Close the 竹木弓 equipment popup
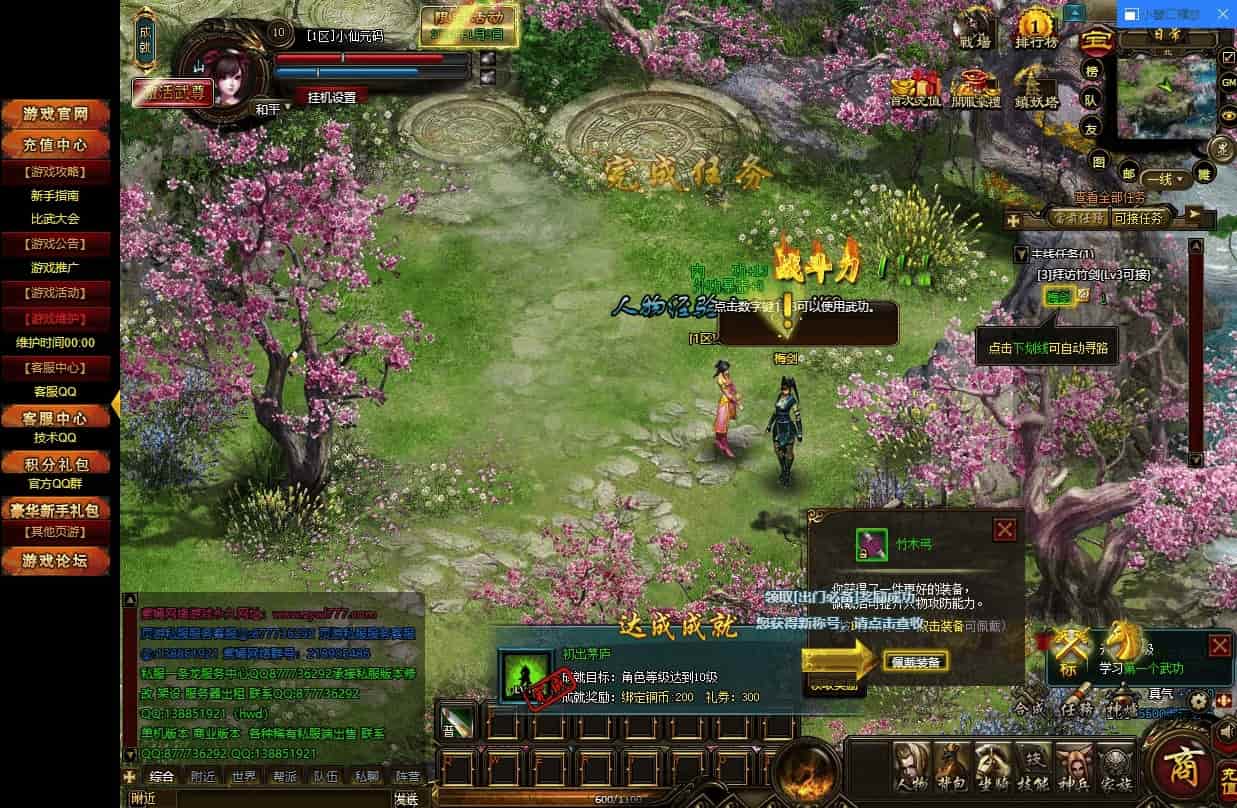 1005,530
